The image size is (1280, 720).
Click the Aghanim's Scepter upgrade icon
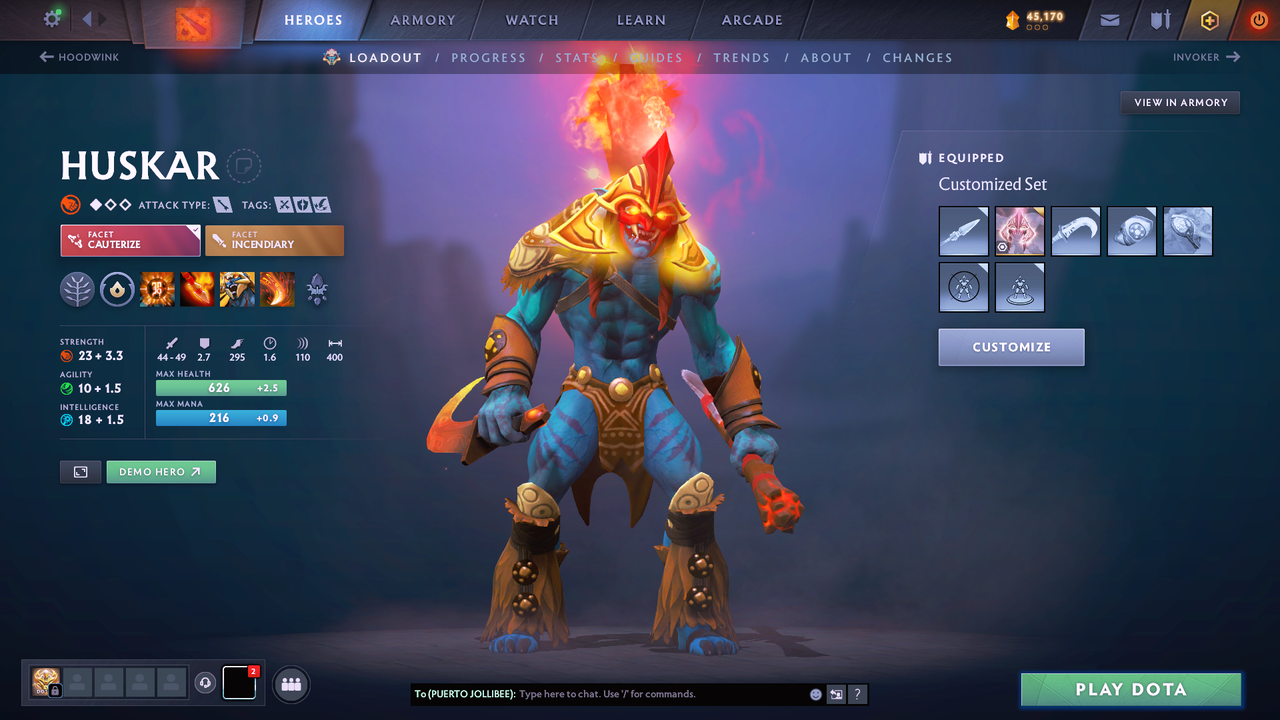tap(317, 289)
